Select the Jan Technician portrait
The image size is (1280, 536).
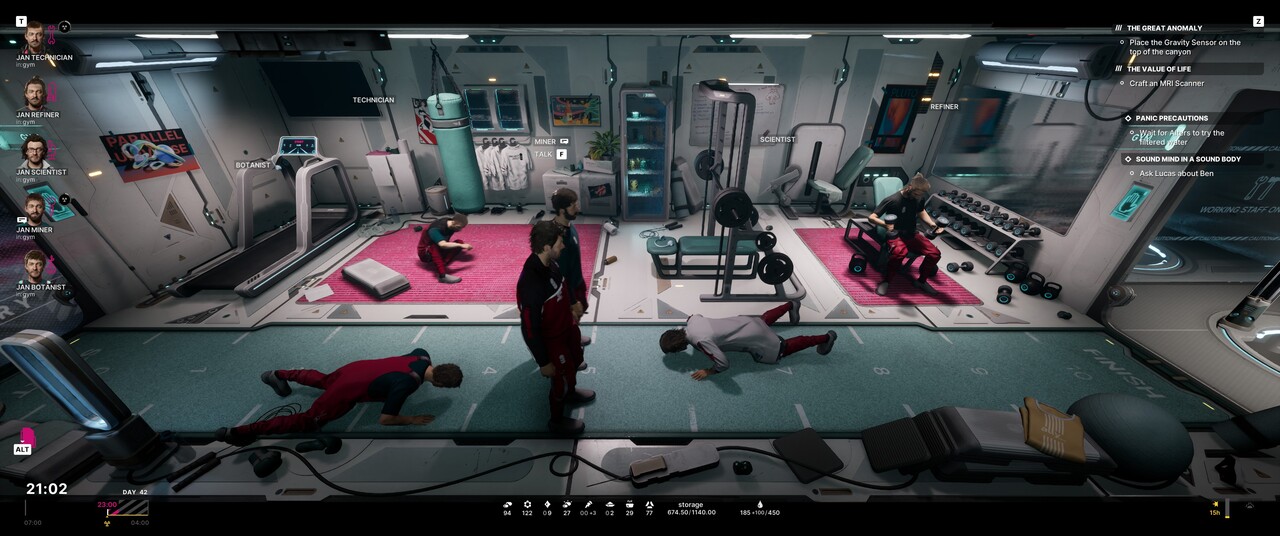click(34, 38)
